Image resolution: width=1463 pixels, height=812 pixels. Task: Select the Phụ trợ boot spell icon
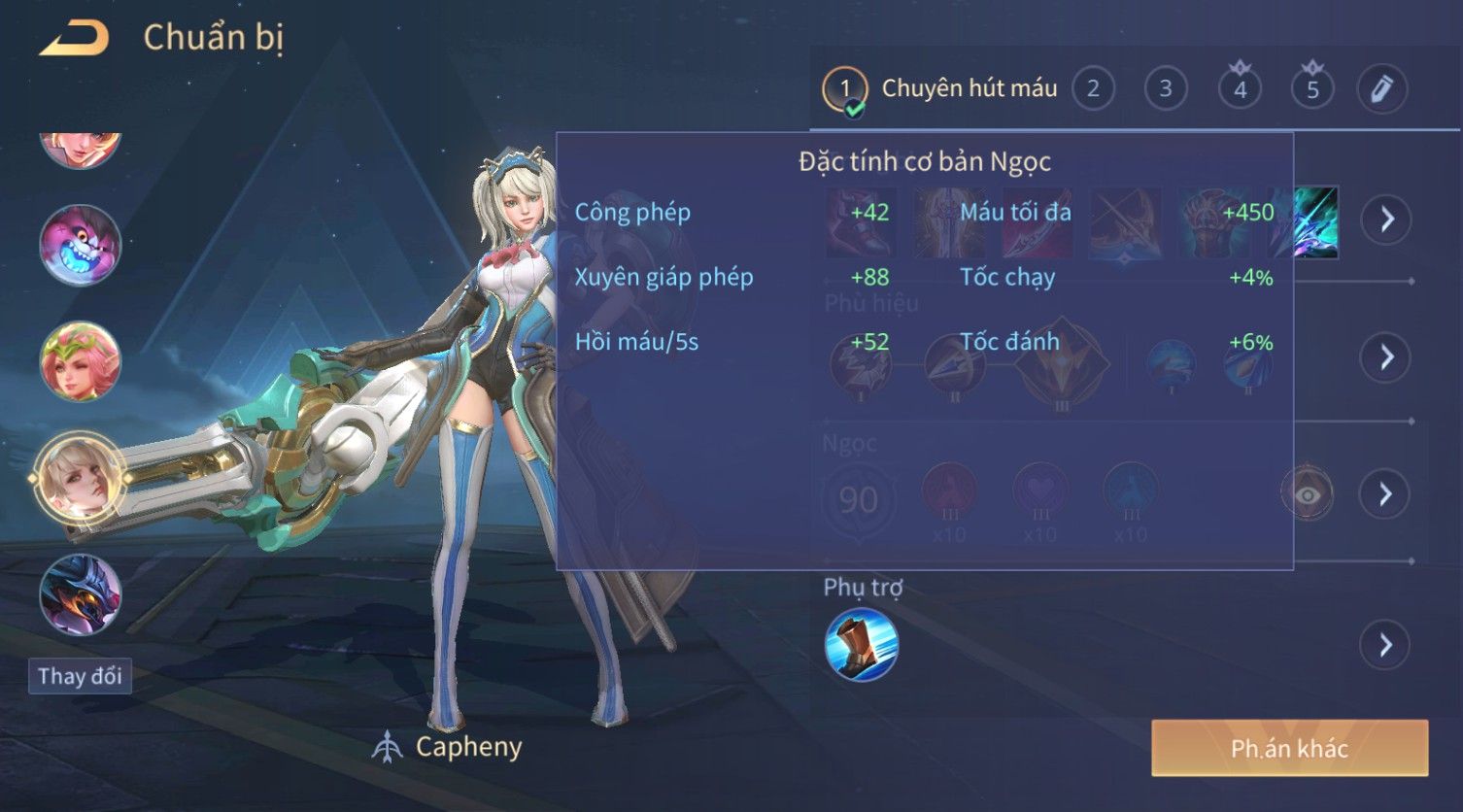pyautogui.click(x=862, y=645)
